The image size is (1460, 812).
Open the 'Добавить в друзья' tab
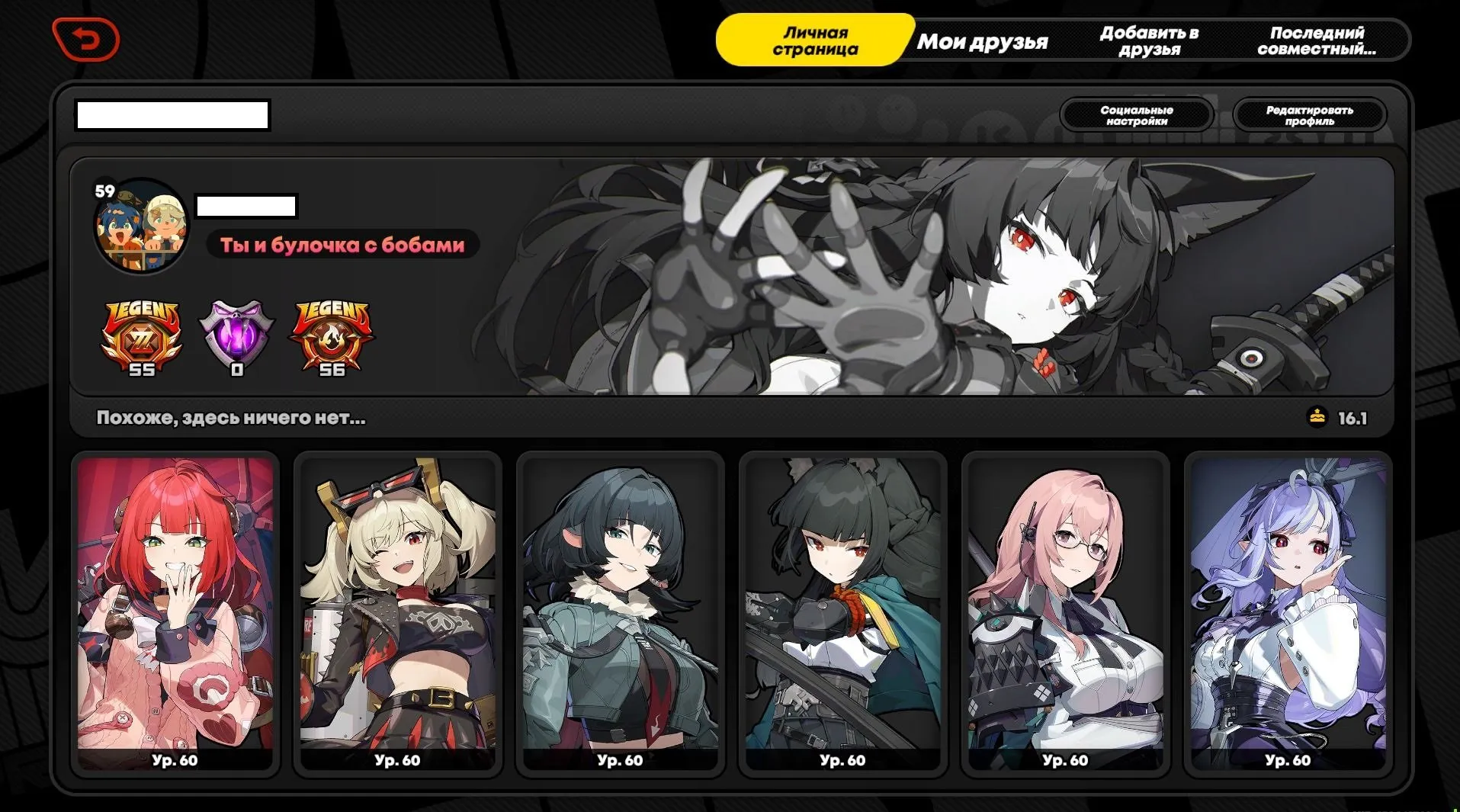[1148, 40]
